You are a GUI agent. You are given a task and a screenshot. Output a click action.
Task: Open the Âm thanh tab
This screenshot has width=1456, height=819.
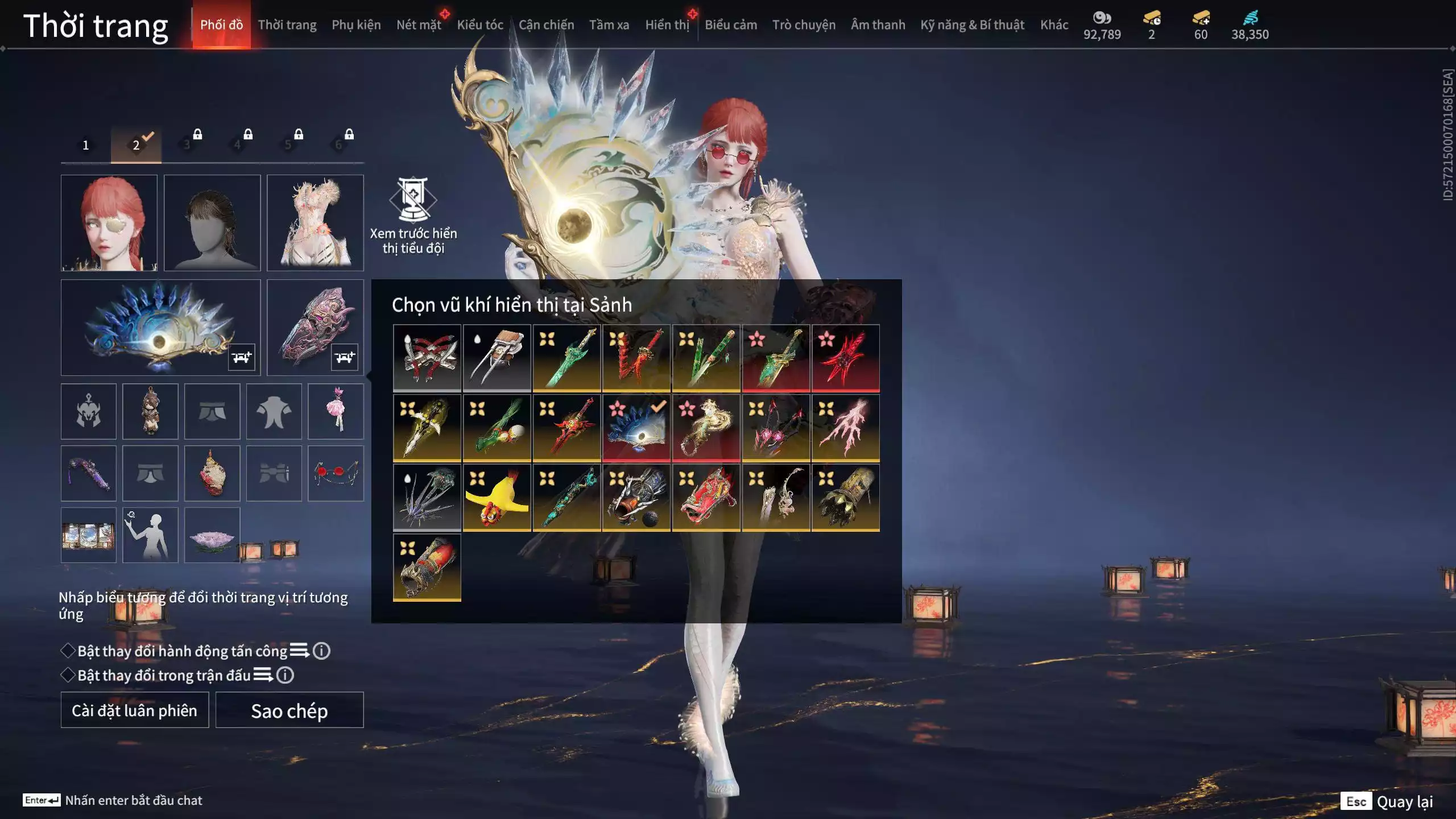click(878, 25)
